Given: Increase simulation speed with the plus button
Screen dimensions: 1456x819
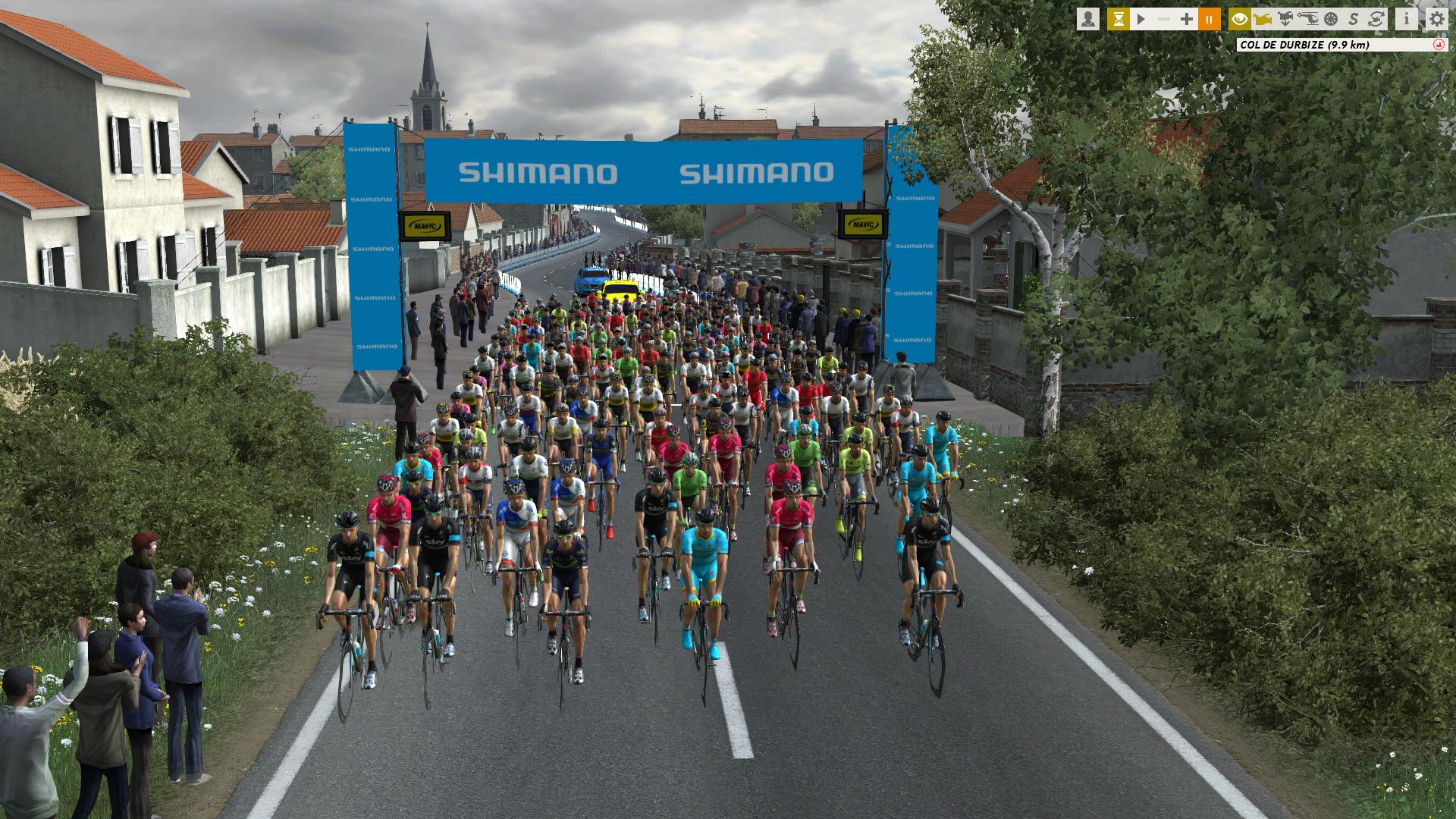Looking at the screenshot, I should [1187, 19].
